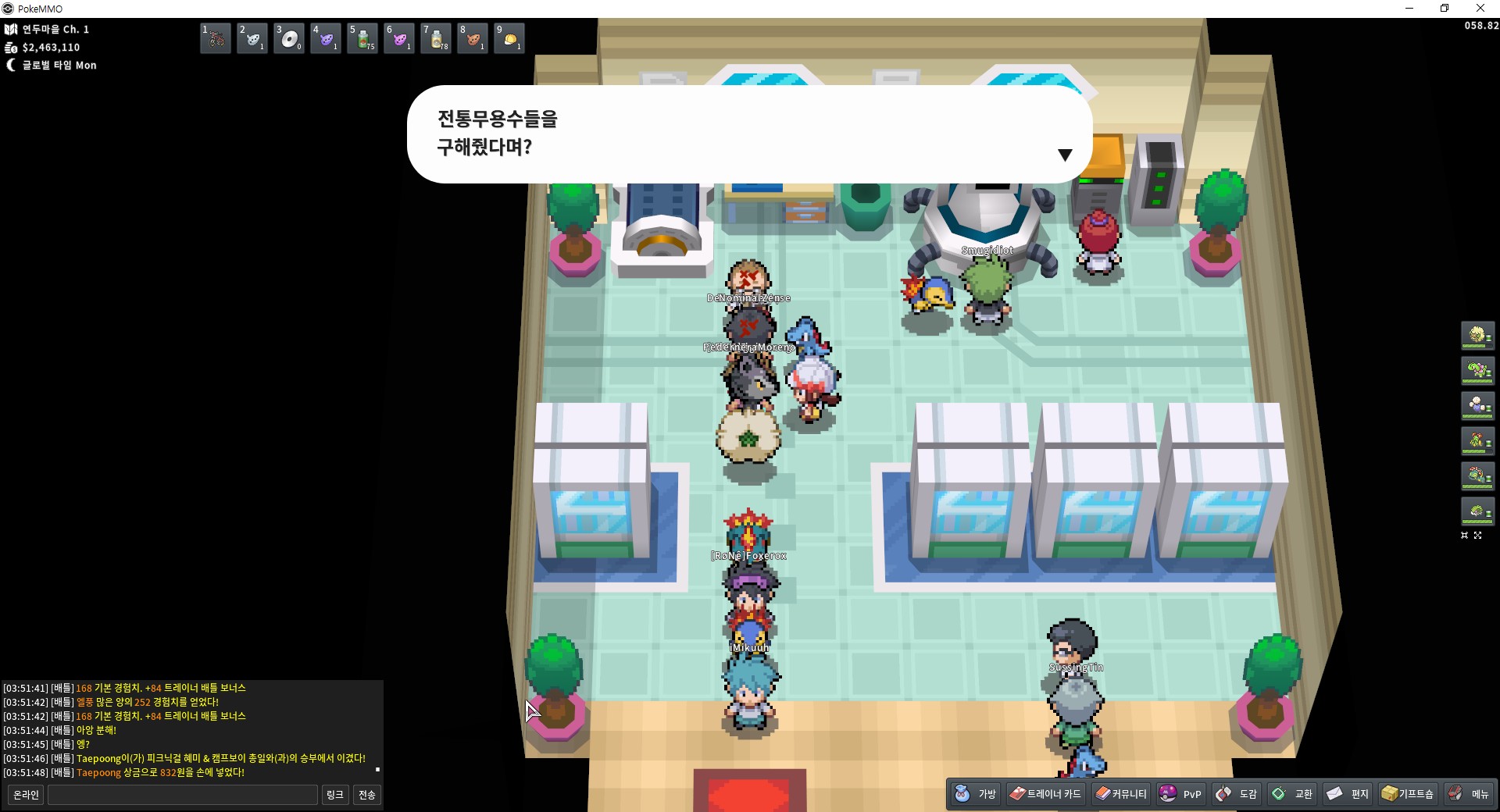1500x812 pixels.
Task: Use the green repel spray in slot 5
Action: [362, 38]
